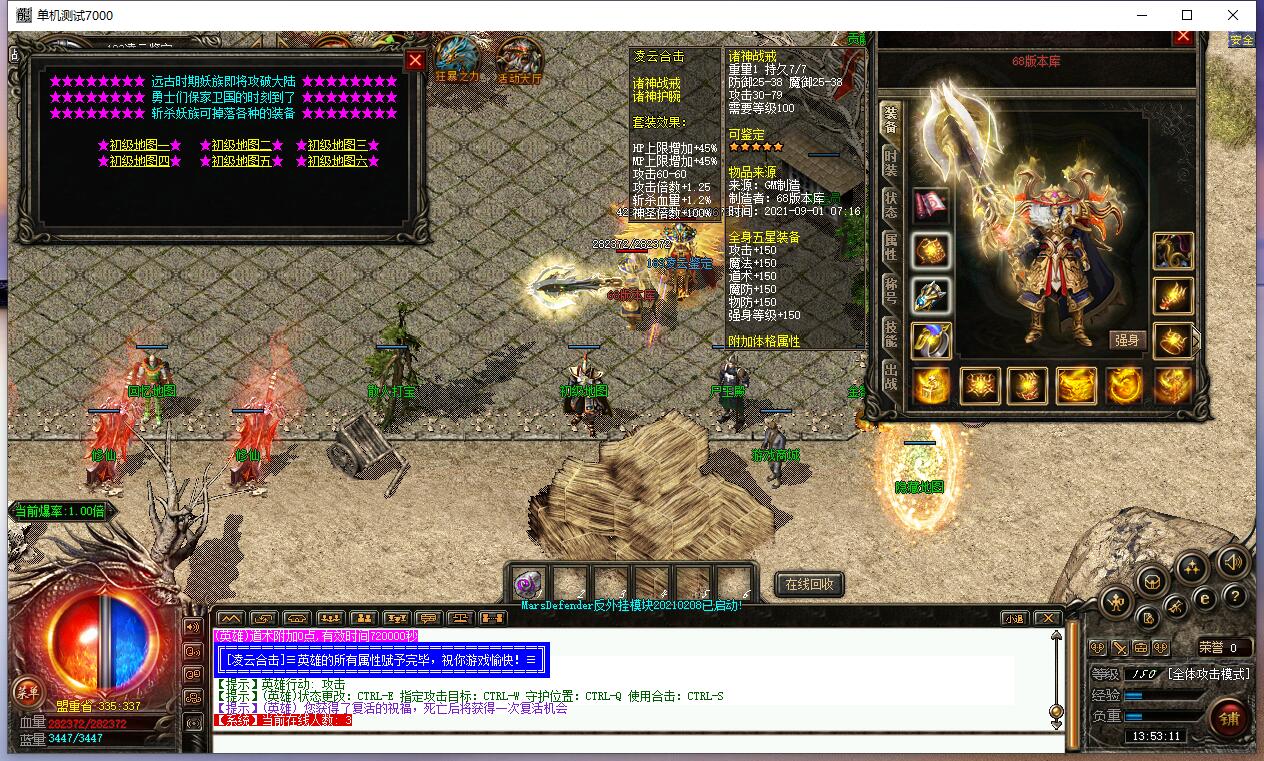The height and width of the screenshot is (761, 1264).
Task: Click the 在线回收 online recycle button
Action: coord(809,584)
